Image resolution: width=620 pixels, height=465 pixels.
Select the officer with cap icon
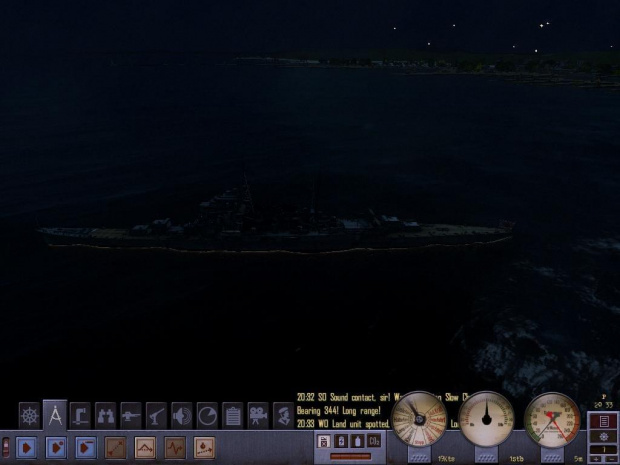(x=283, y=415)
